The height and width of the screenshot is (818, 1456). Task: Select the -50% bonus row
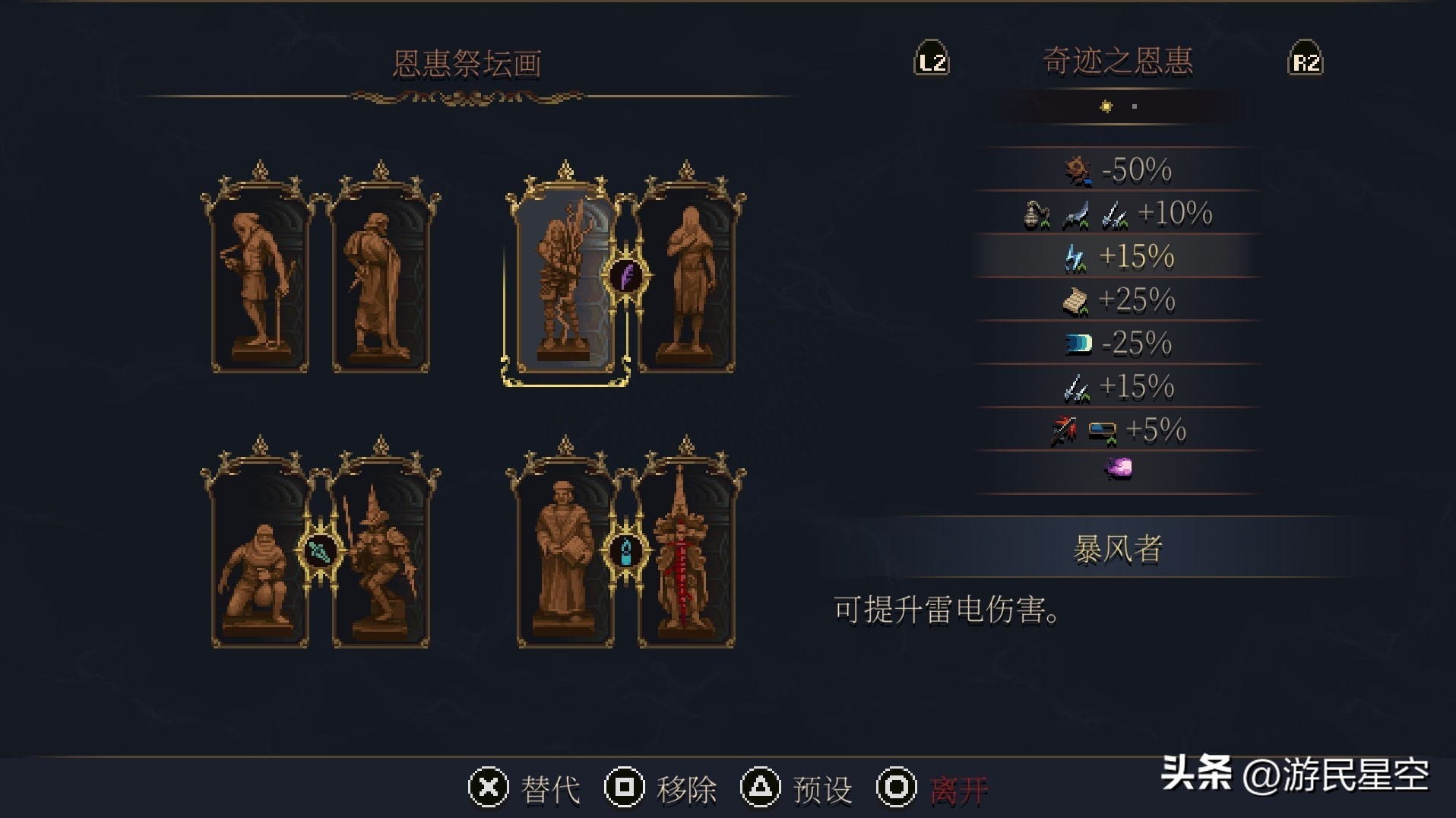coord(1117,170)
